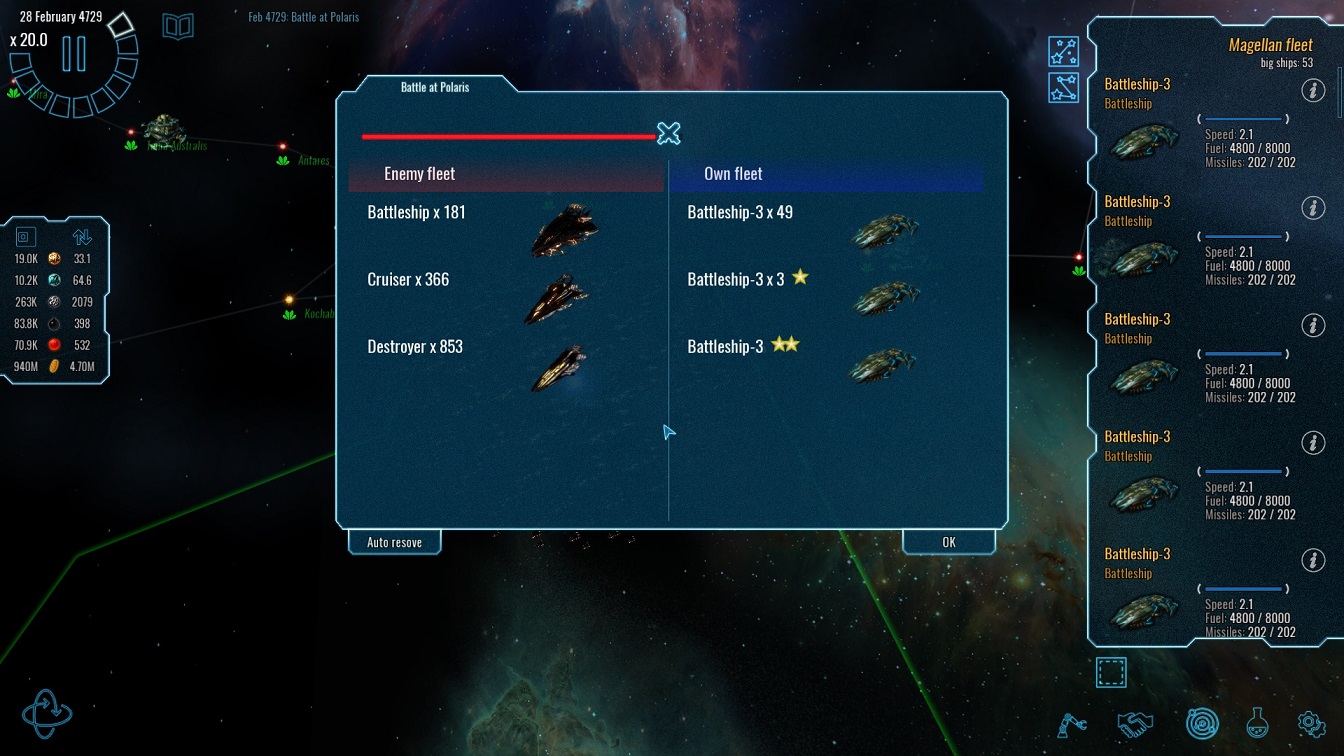Open the diplomacy handshake icon
Viewport: 1344px width, 756px height.
pos(1134,723)
